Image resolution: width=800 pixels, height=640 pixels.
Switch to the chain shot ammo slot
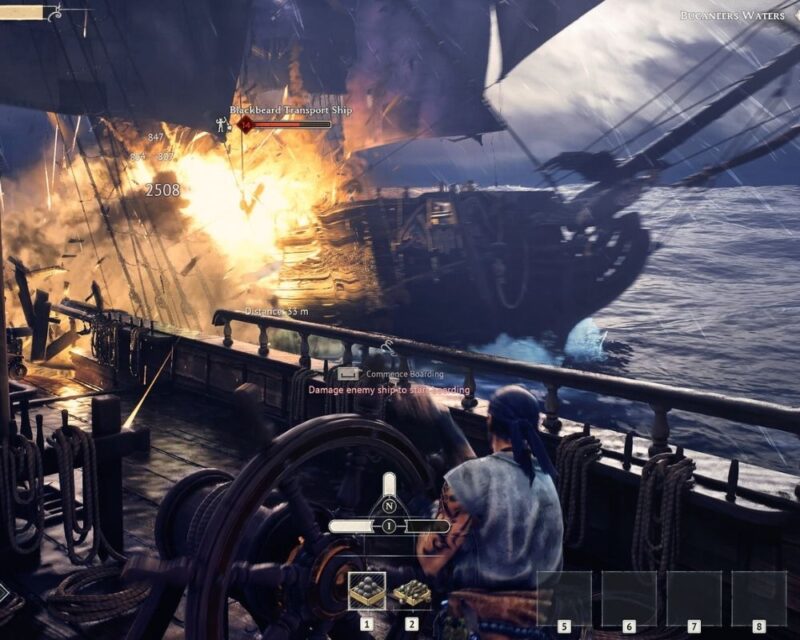411,592
